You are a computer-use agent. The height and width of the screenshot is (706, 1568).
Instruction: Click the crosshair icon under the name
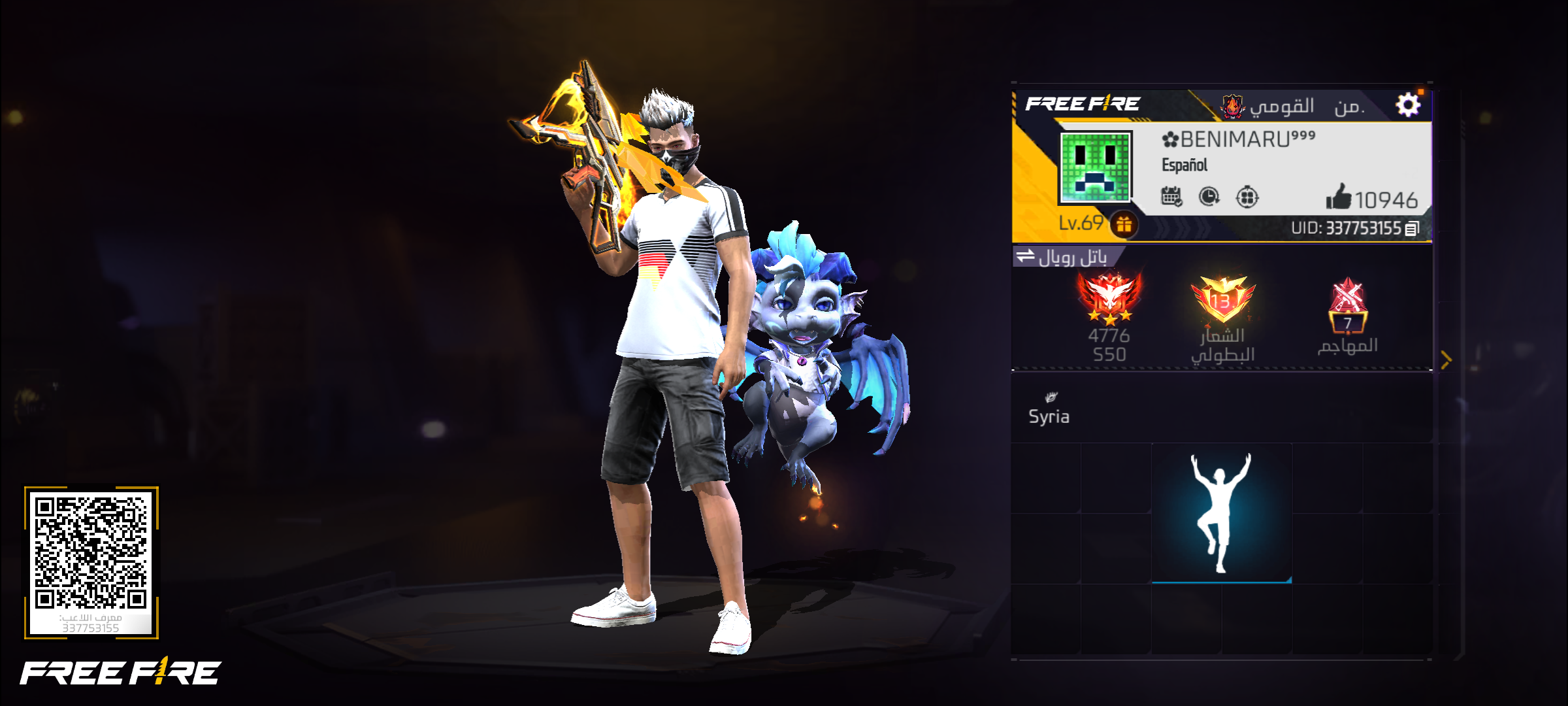tap(1247, 196)
